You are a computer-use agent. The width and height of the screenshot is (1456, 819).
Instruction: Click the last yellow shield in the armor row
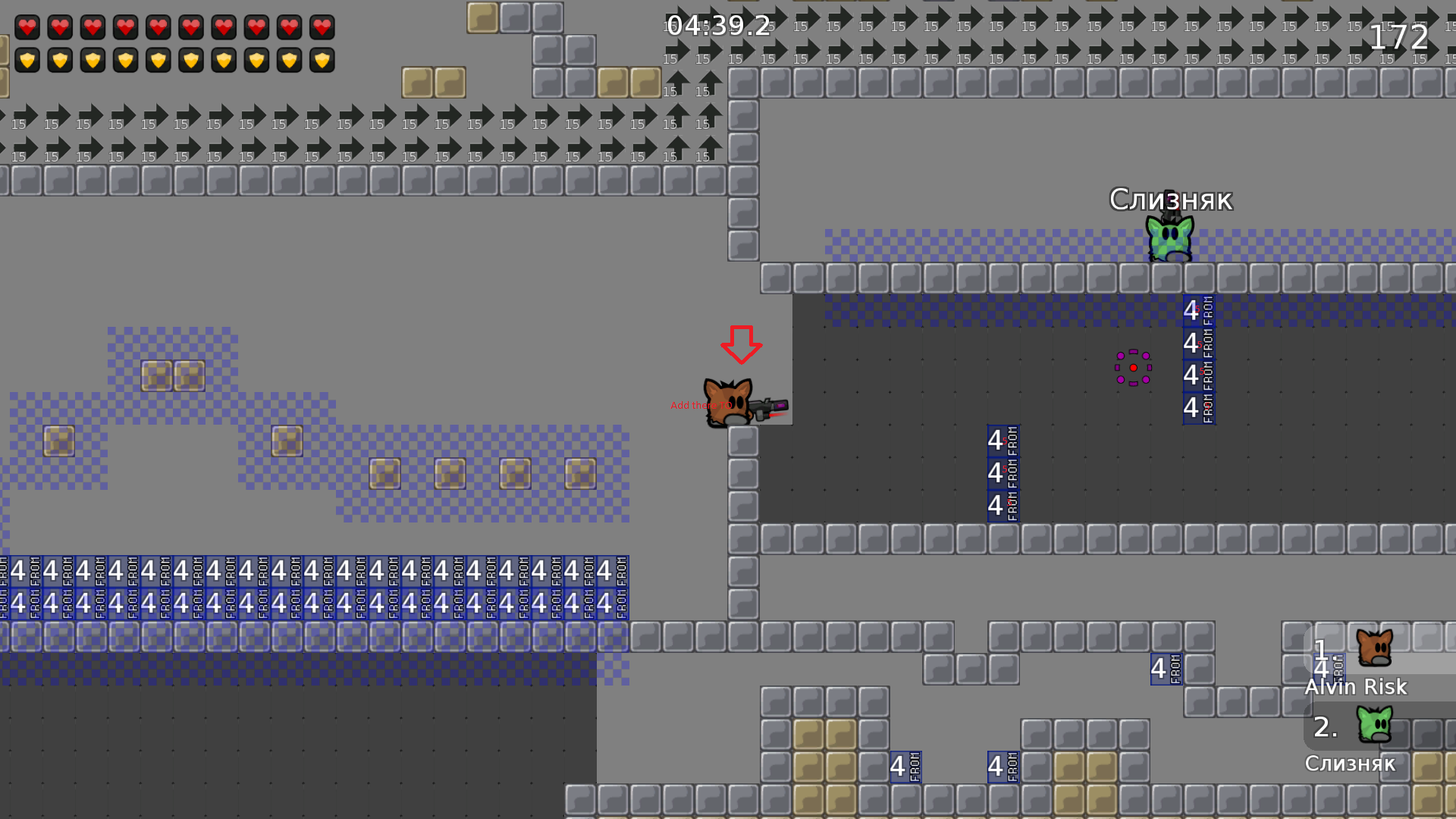[x=322, y=58]
